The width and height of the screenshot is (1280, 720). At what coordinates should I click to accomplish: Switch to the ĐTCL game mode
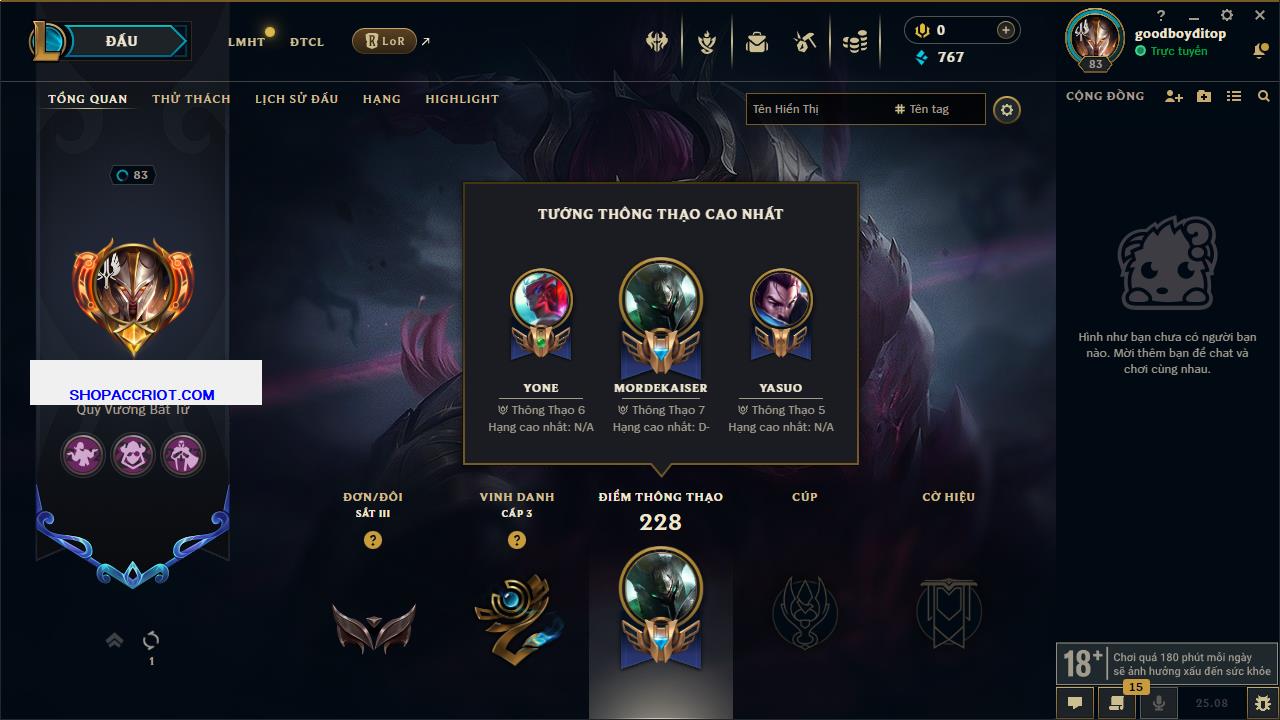307,42
